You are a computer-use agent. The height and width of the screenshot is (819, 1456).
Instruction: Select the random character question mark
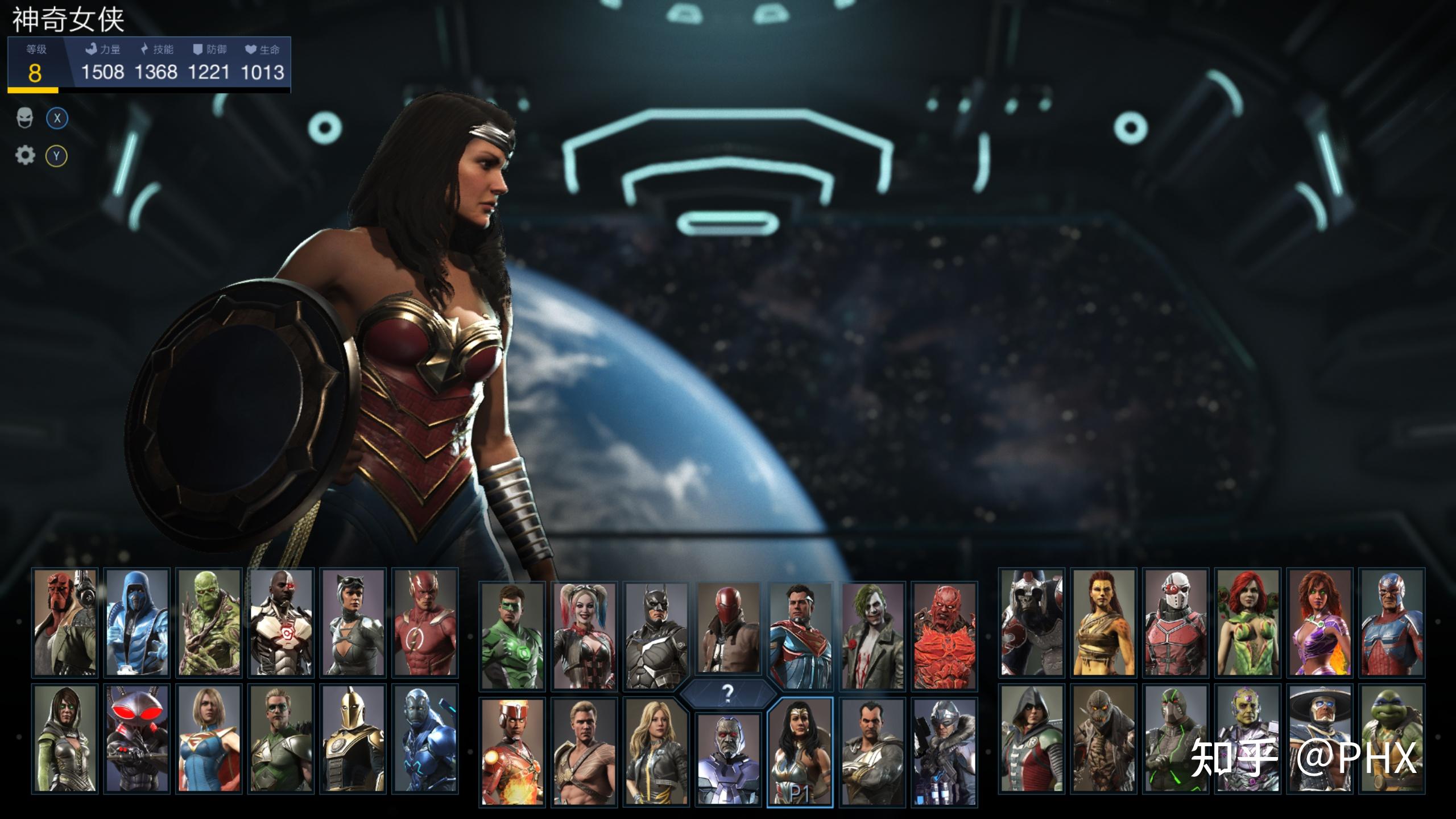click(x=727, y=693)
